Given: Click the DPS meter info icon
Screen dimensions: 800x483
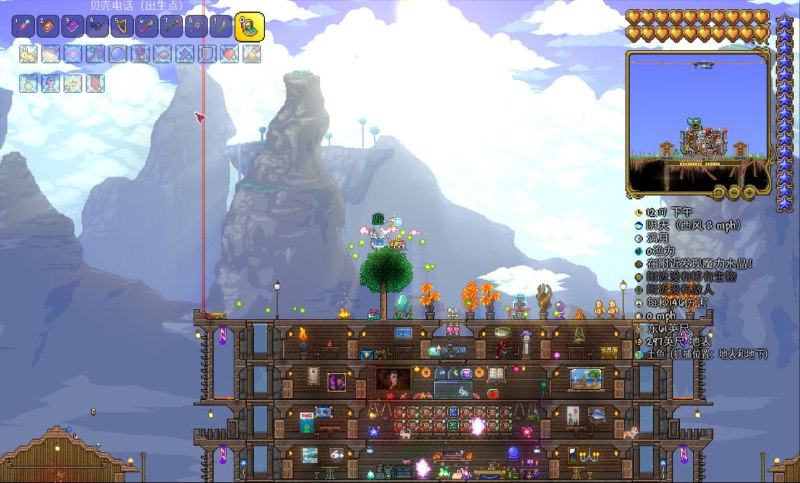Looking at the screenshot, I should pyautogui.click(x=638, y=302).
